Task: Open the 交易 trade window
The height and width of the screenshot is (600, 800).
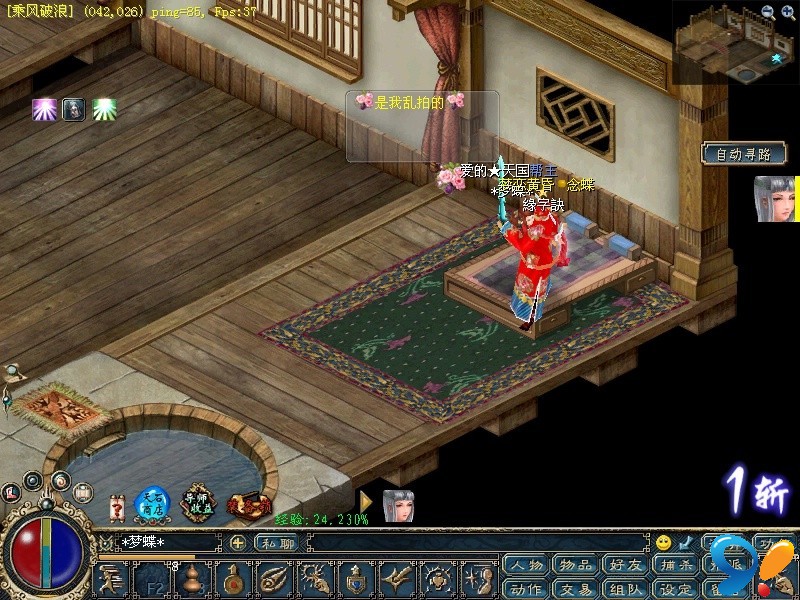Action: (x=576, y=588)
